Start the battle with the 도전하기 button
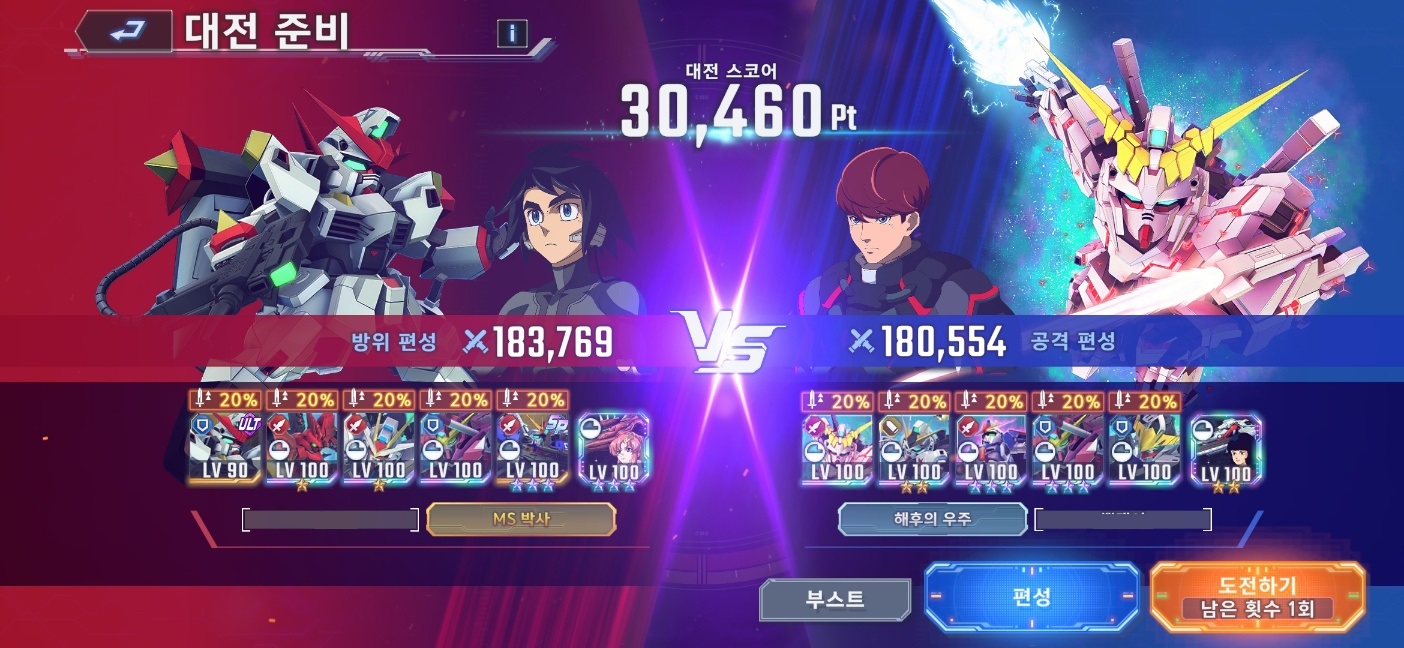 click(x=1257, y=597)
